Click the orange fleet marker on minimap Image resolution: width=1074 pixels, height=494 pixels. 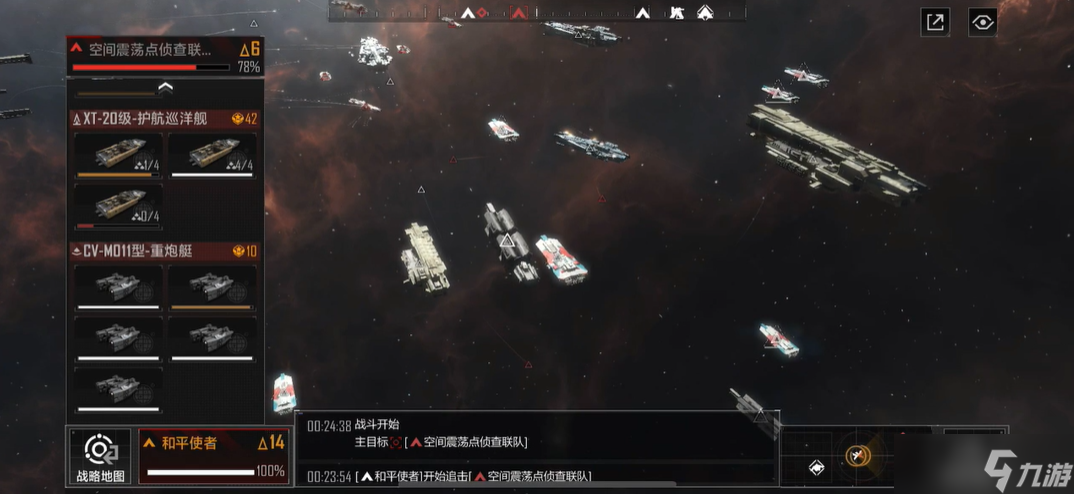(857, 456)
